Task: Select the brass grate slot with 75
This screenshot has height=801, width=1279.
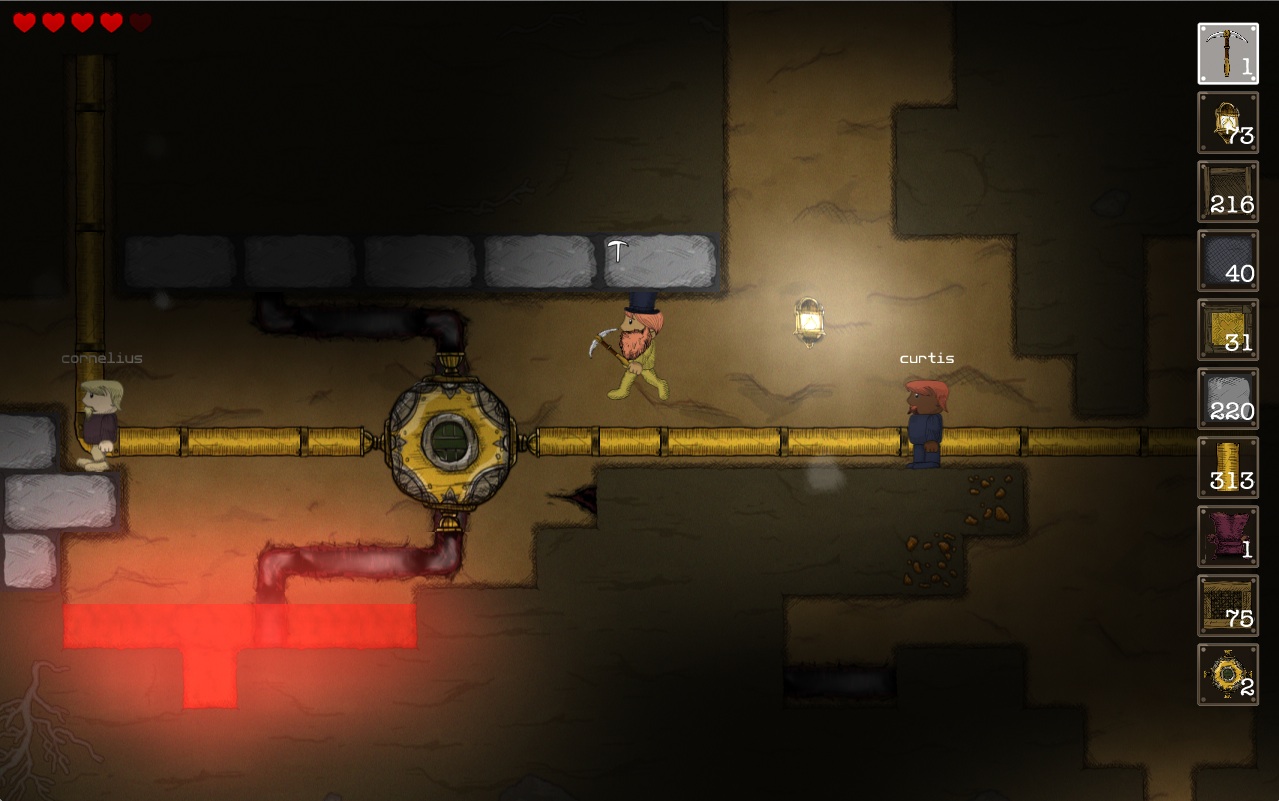Action: point(1228,606)
